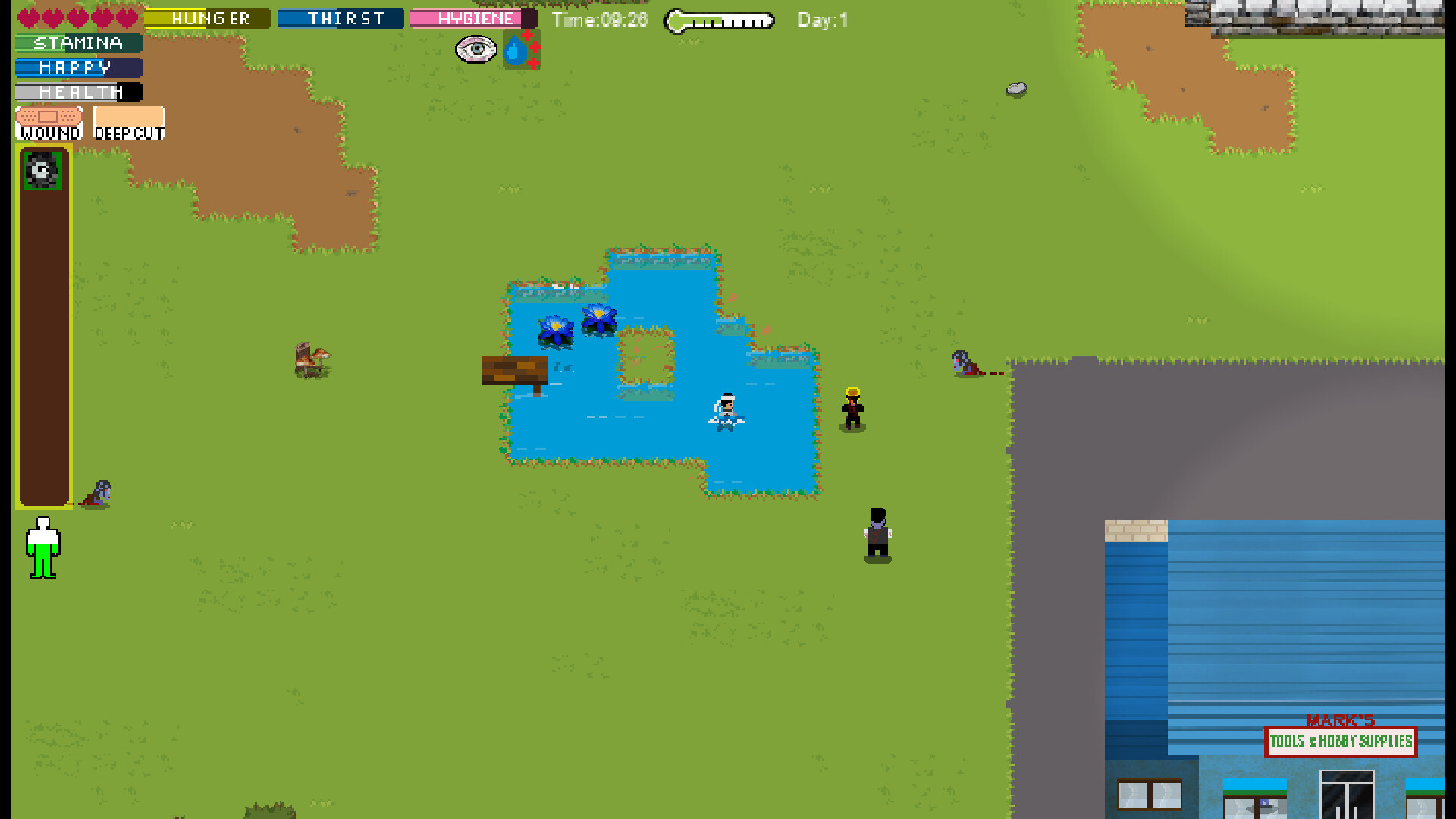The height and width of the screenshot is (819, 1456).
Task: Click the eye perception status icon
Action: [x=477, y=49]
